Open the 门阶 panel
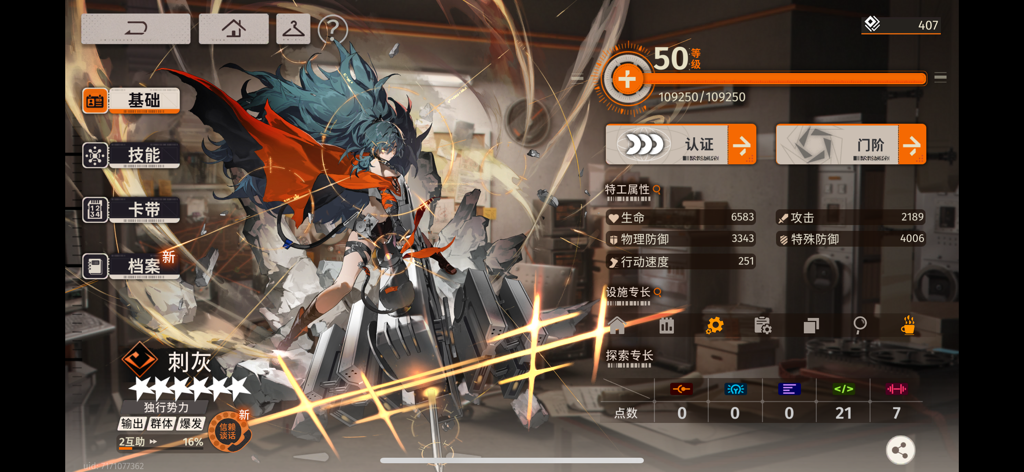 851,145
